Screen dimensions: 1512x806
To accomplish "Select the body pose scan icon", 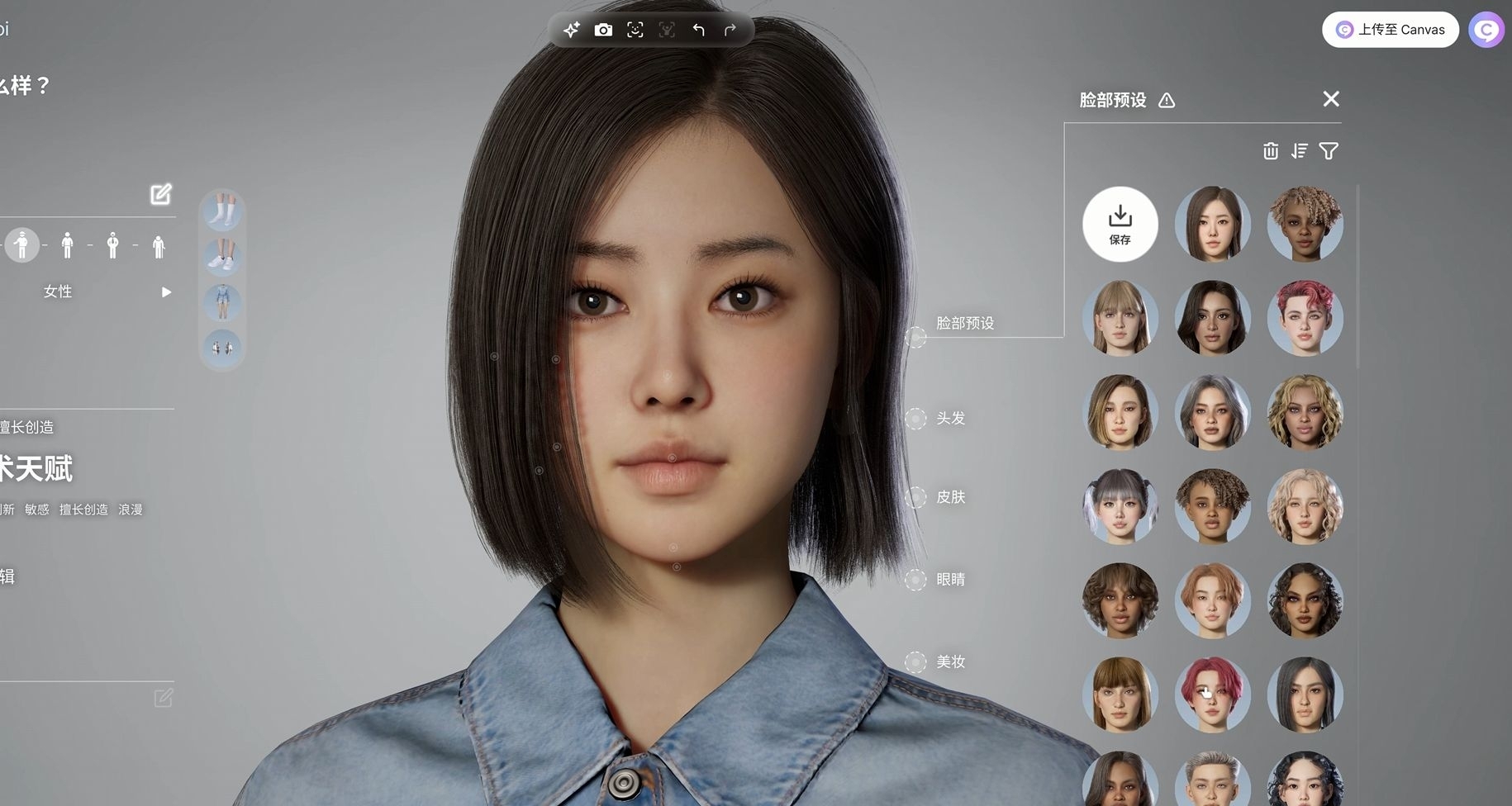I will pyautogui.click(x=667, y=29).
